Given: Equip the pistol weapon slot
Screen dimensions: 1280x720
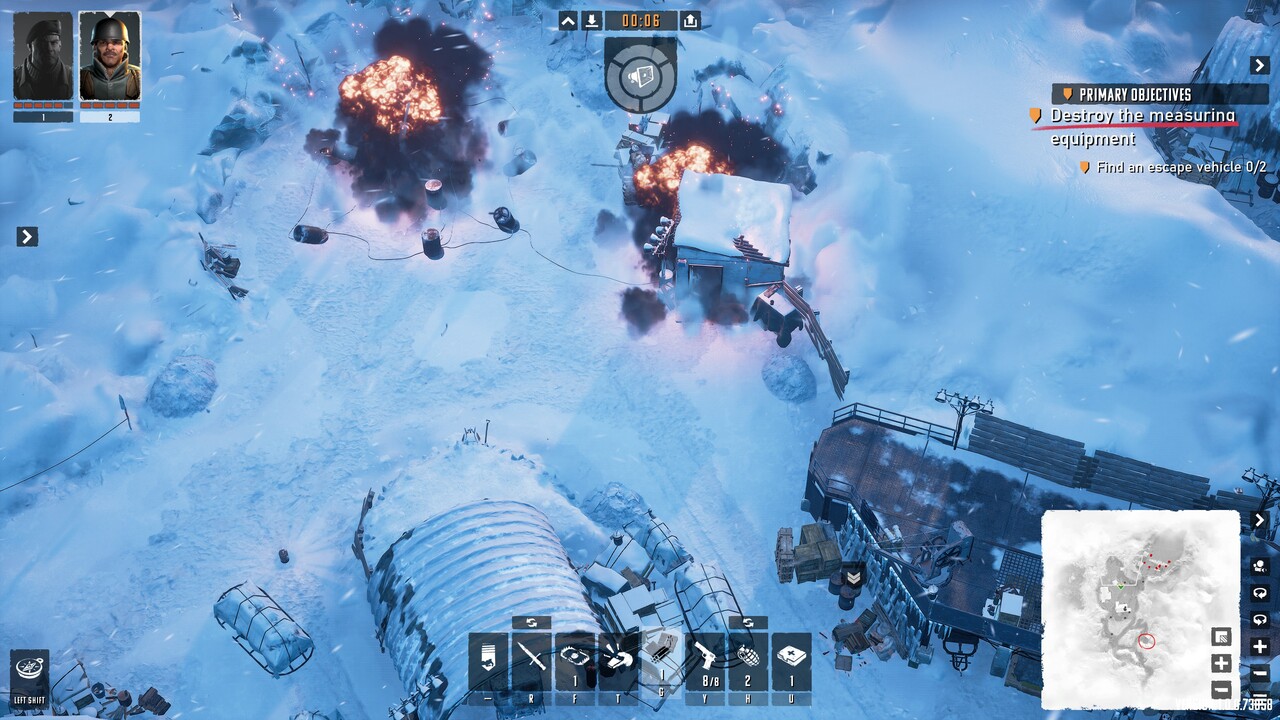Looking at the screenshot, I should click(704, 660).
